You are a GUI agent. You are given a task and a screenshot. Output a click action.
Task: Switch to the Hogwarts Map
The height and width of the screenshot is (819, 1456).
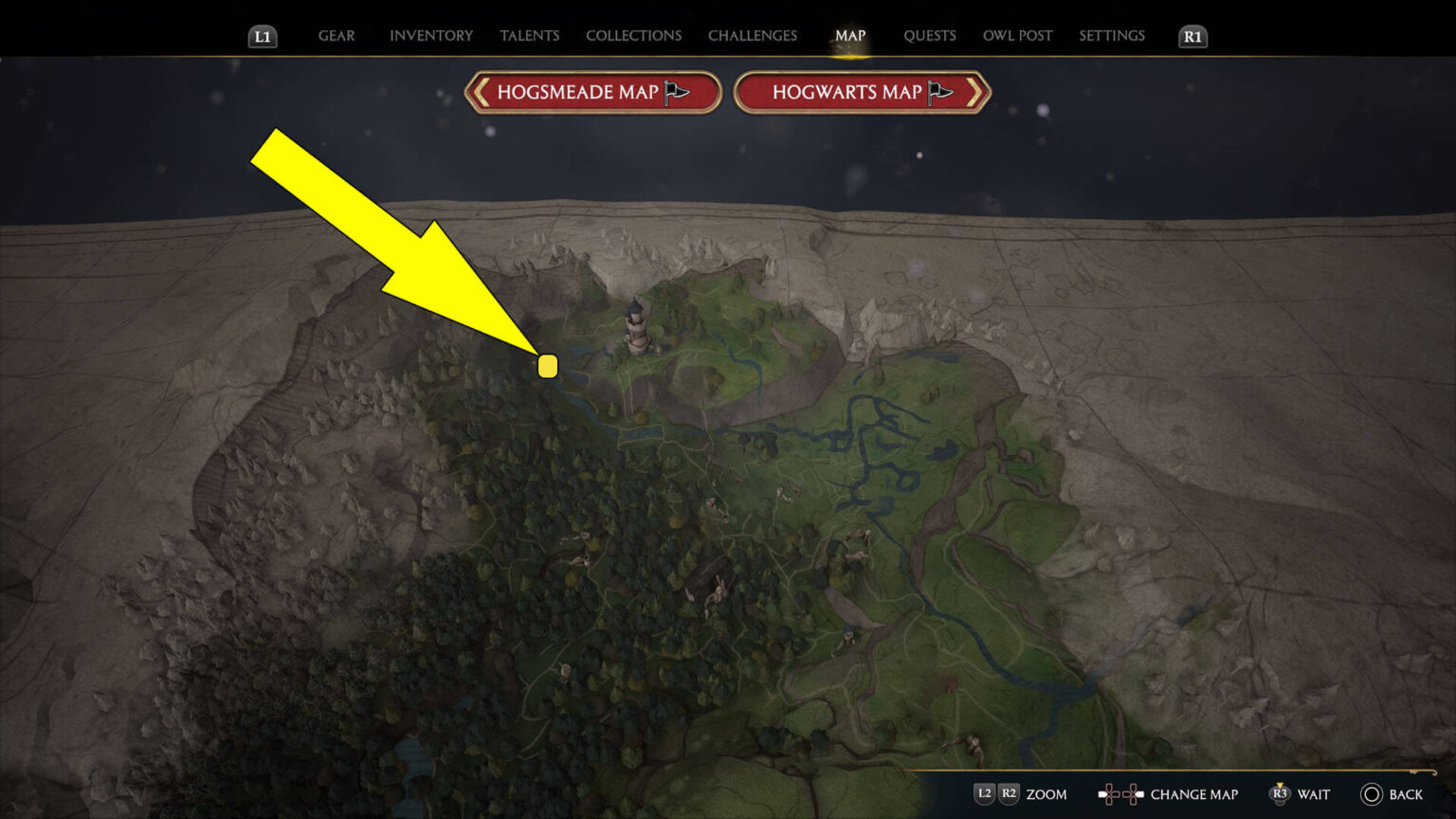click(861, 92)
